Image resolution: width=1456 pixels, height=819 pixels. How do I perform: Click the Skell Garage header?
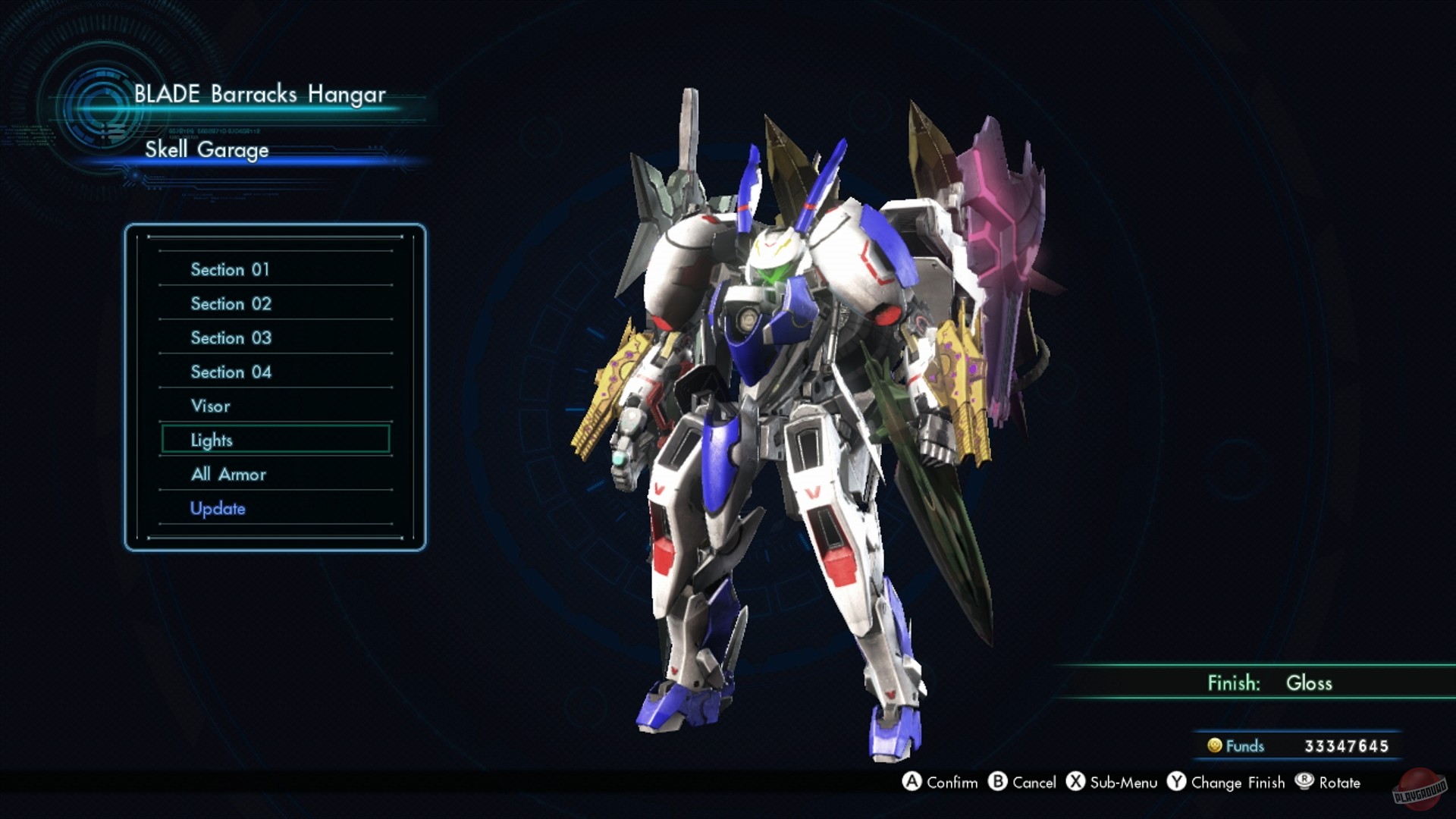pos(206,150)
